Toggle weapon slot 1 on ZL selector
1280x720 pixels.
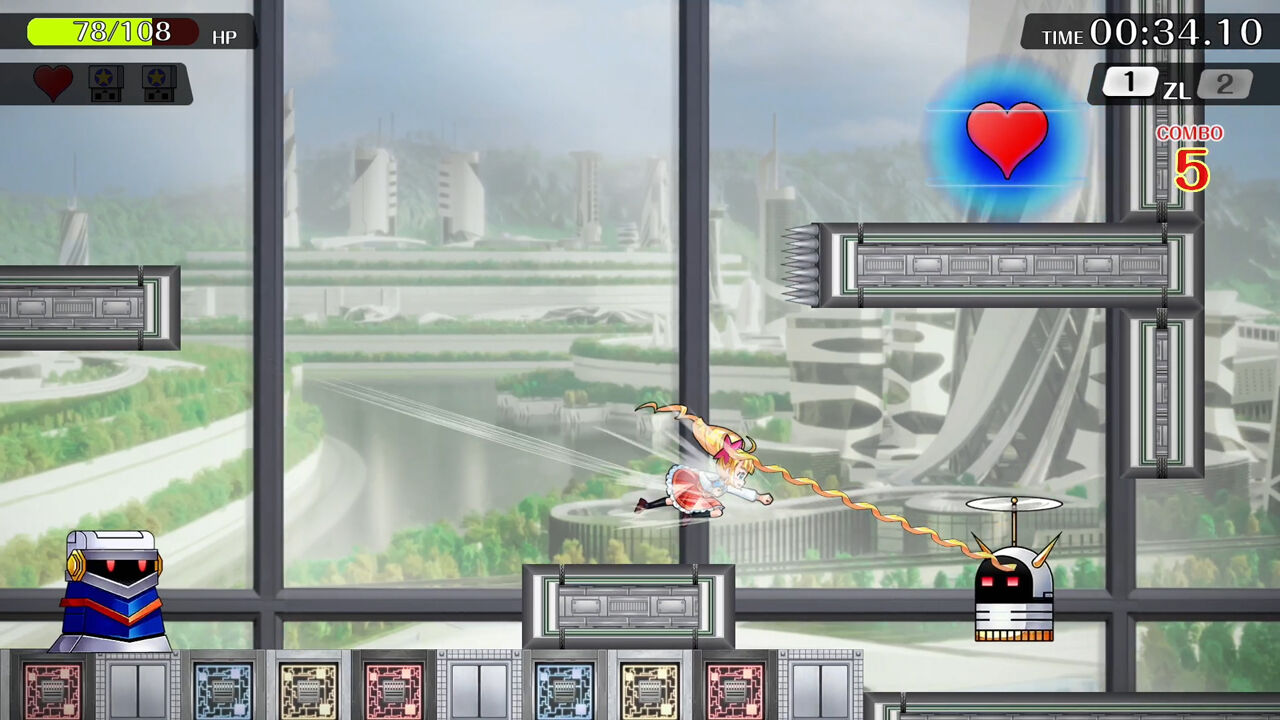tap(1130, 83)
